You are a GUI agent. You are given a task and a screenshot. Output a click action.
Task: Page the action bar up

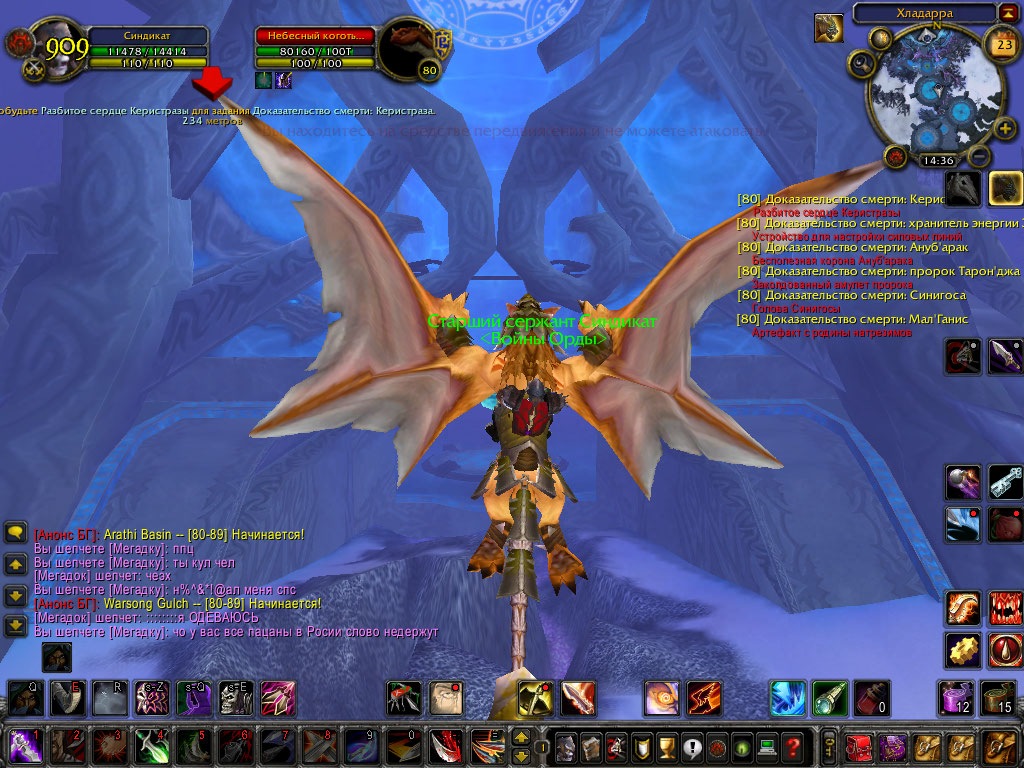(x=521, y=737)
